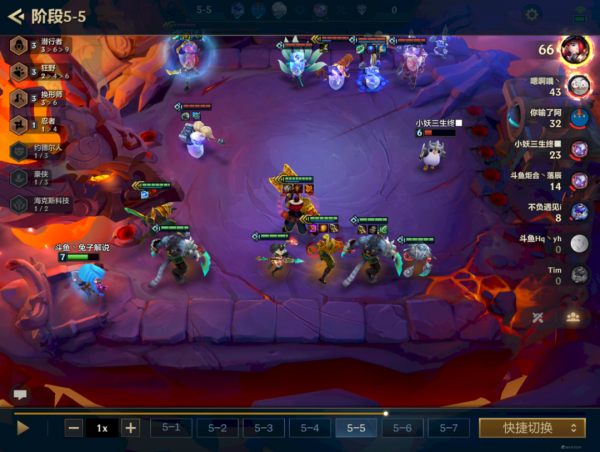The image size is (600, 452).
Task: View player 不负遇见 with 8 health
Action: [577, 211]
